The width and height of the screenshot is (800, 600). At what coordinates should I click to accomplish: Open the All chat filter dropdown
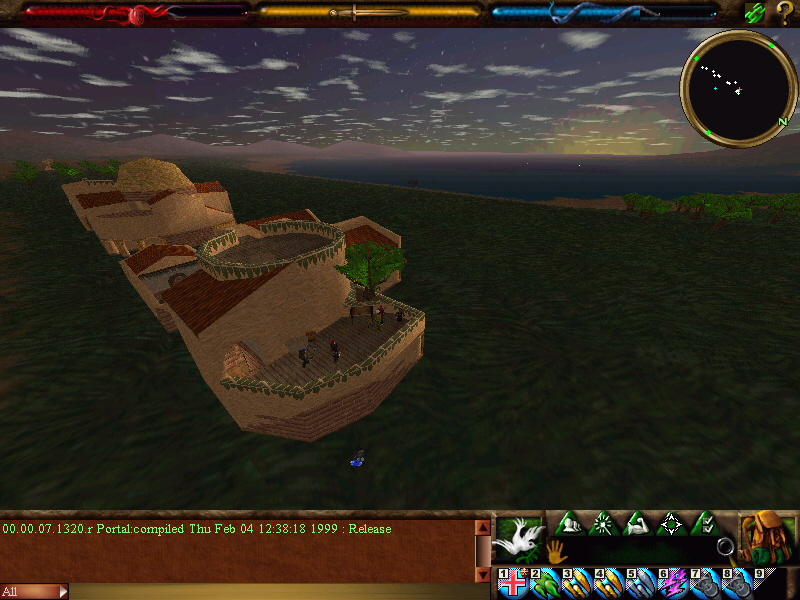34,592
